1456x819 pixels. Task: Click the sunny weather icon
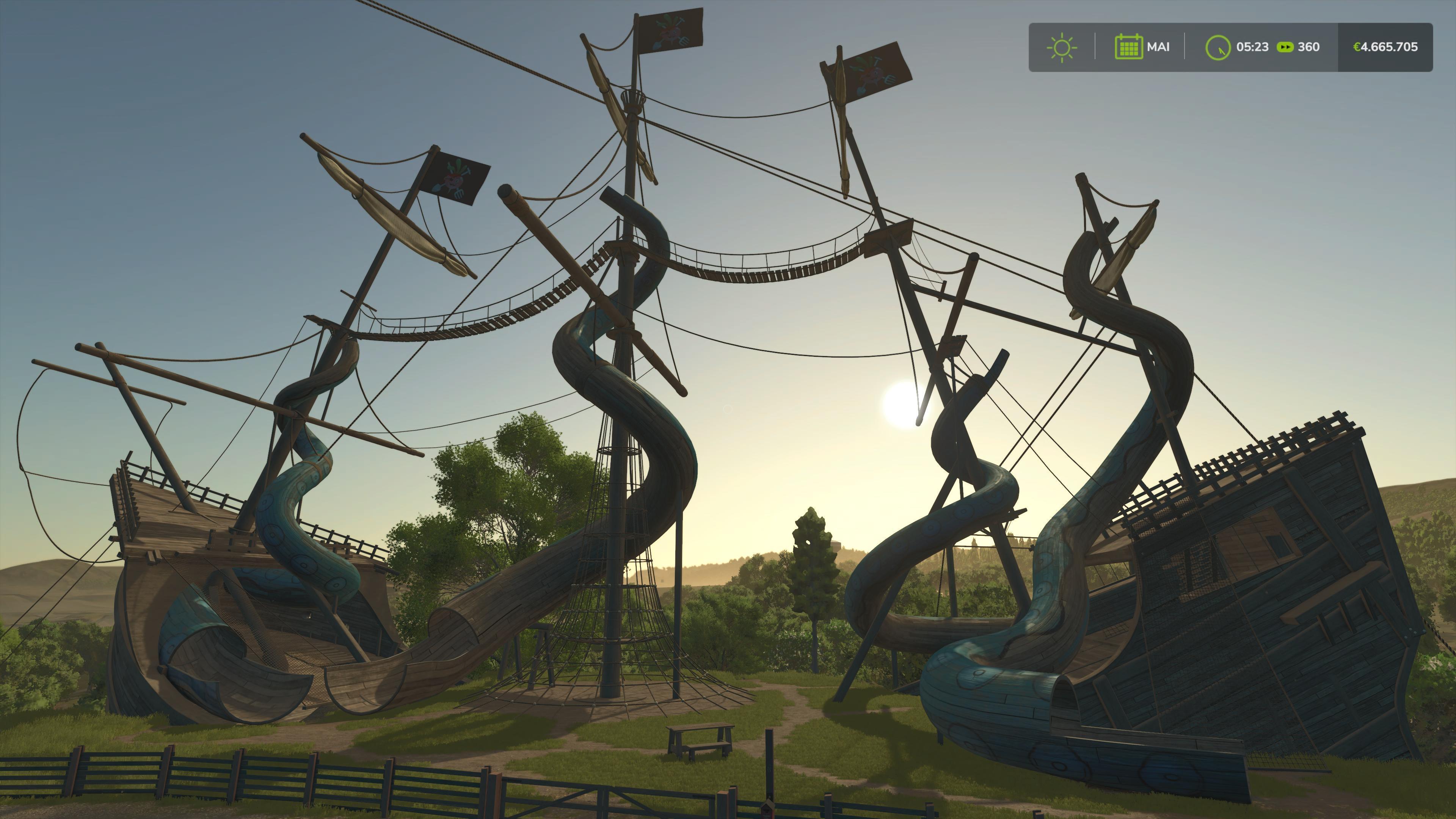(1062, 47)
